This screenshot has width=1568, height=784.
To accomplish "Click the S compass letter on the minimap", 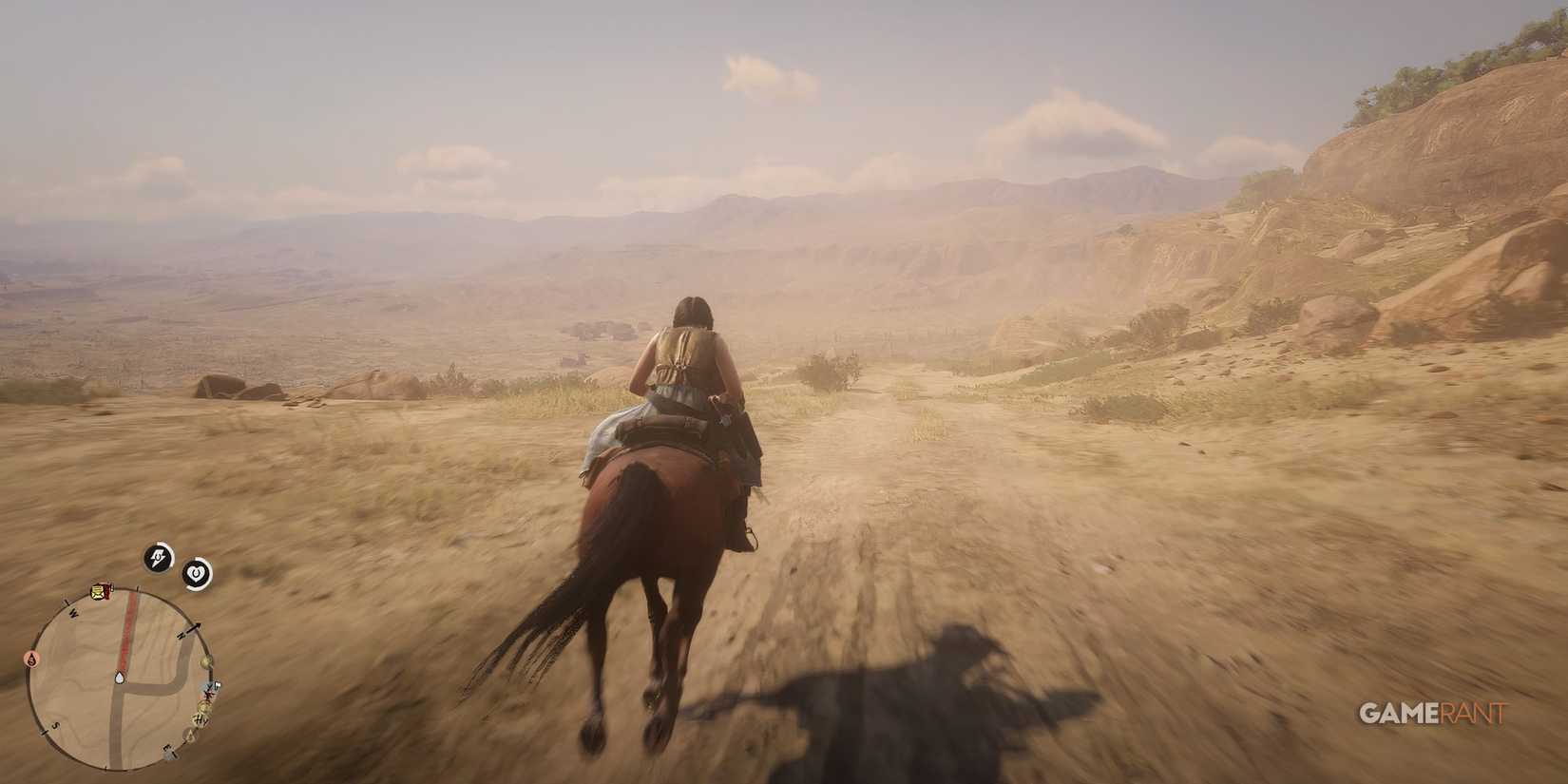I will pyautogui.click(x=55, y=725).
